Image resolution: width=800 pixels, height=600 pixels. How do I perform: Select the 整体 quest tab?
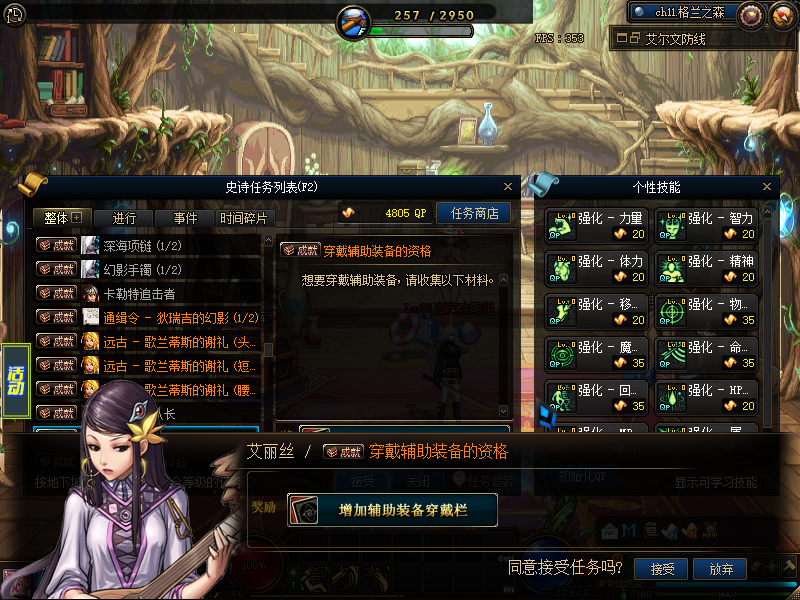coord(62,218)
